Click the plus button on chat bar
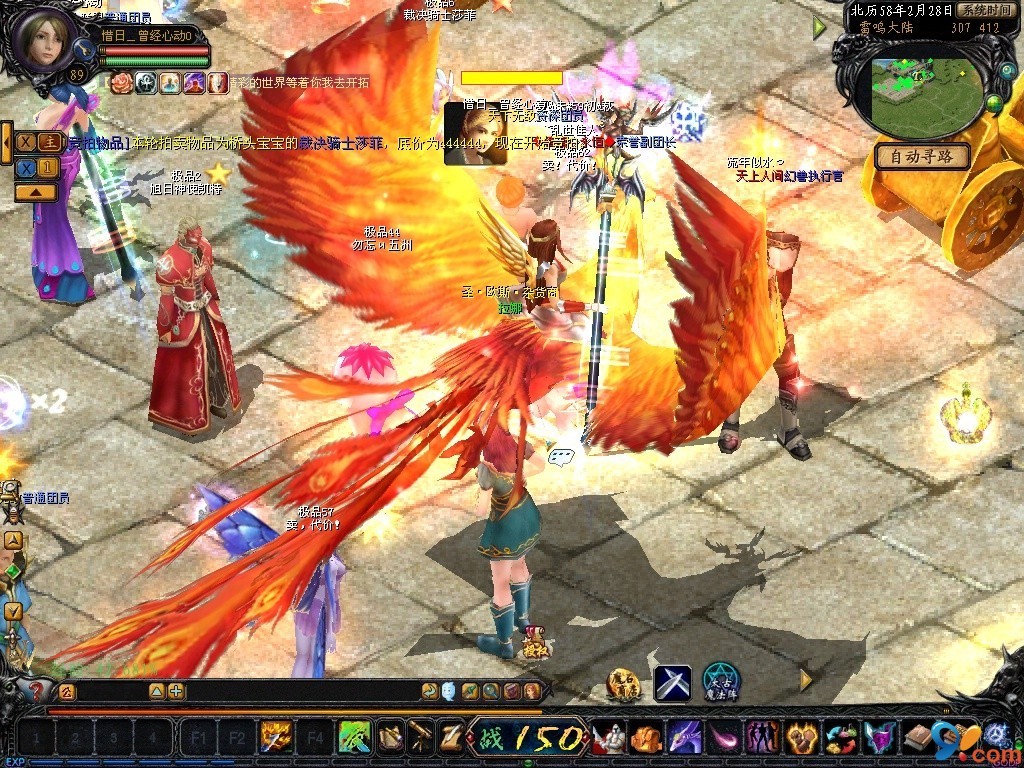Viewport: 1024px width, 768px height. (x=176, y=691)
